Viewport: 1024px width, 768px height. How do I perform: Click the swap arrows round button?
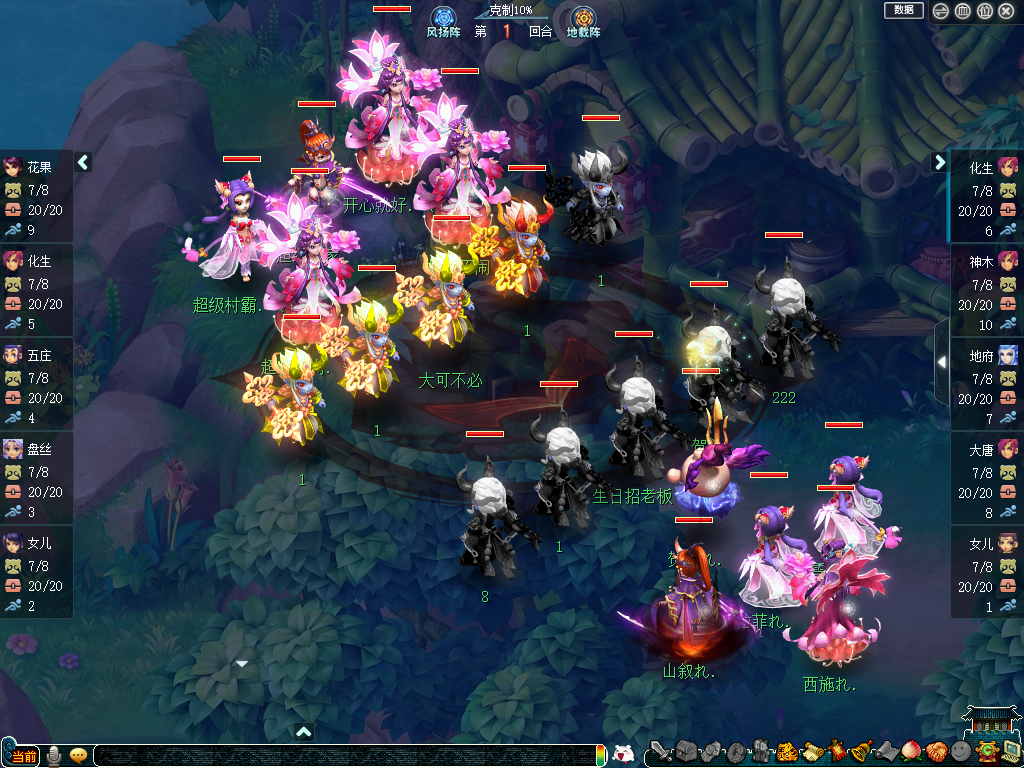[940, 11]
